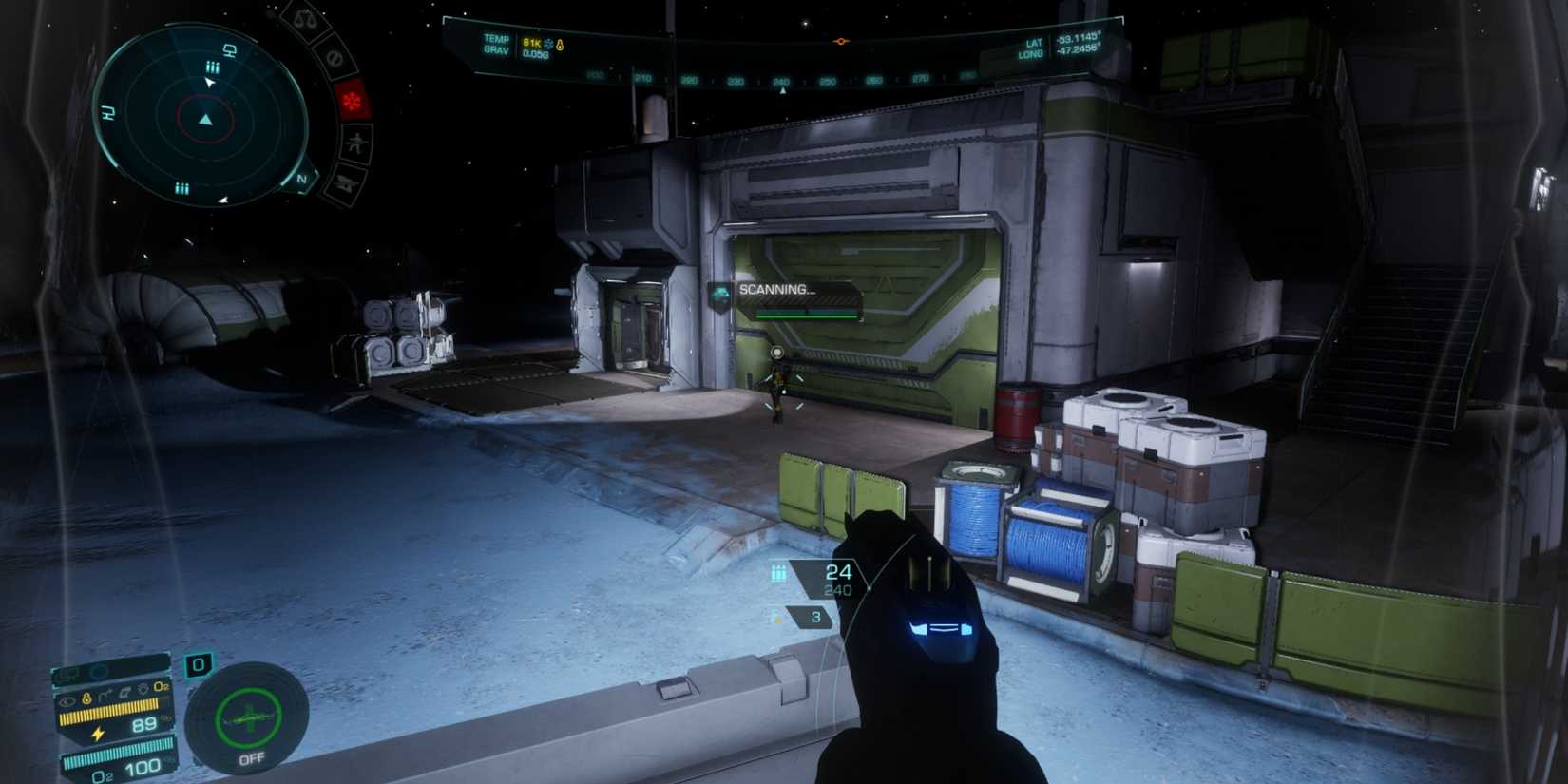Select the eye icon on the suit status panel
This screenshot has width=1568, height=784.
tap(67, 702)
